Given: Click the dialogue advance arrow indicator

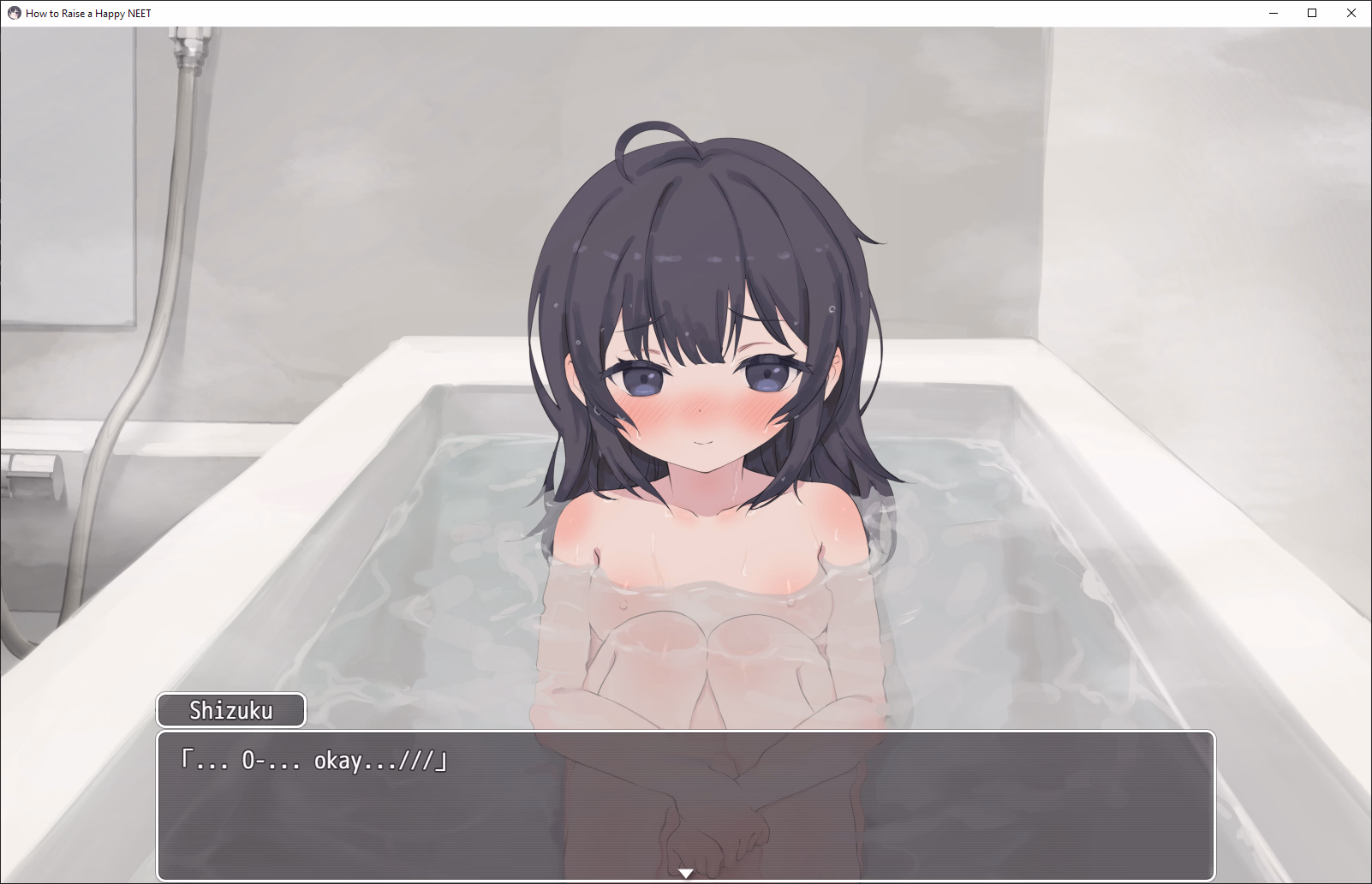Looking at the screenshot, I should [x=685, y=872].
